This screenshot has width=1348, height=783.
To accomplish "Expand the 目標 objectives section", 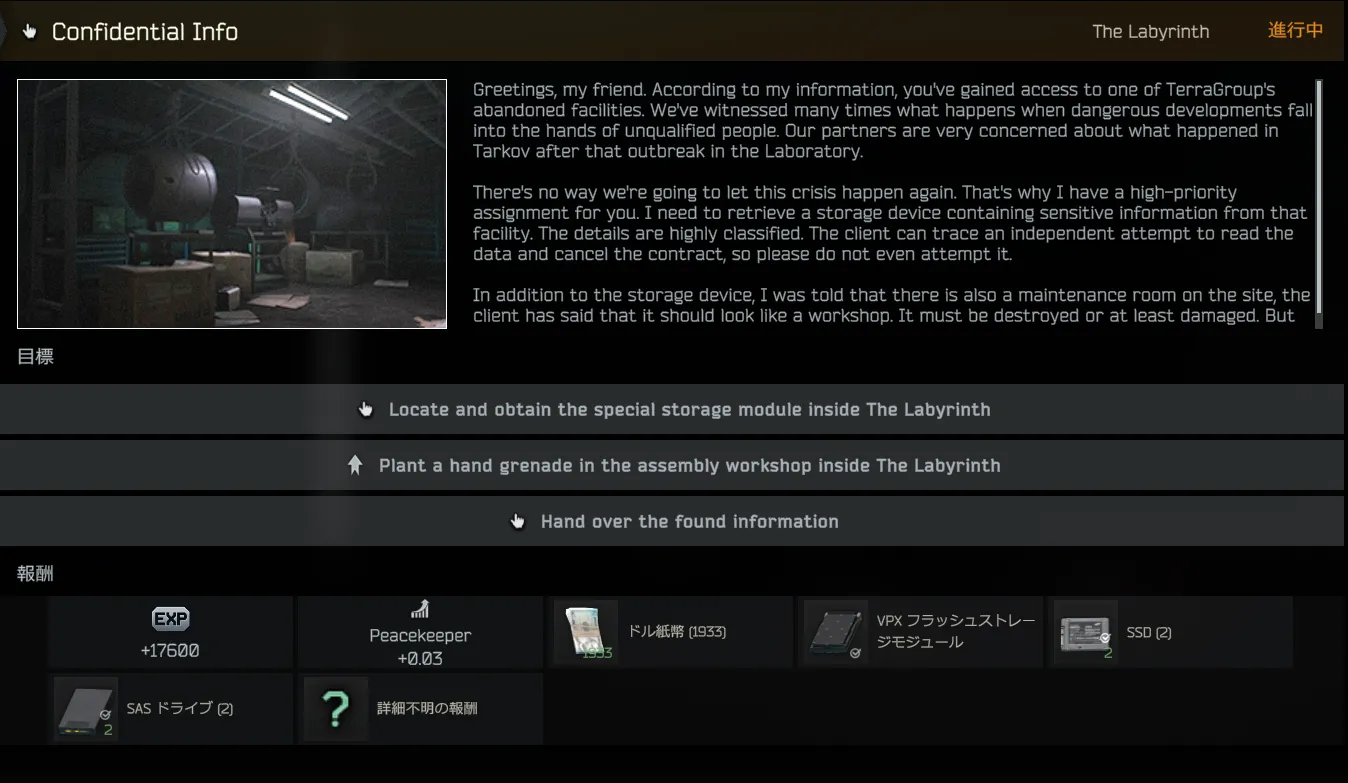I will pos(36,356).
